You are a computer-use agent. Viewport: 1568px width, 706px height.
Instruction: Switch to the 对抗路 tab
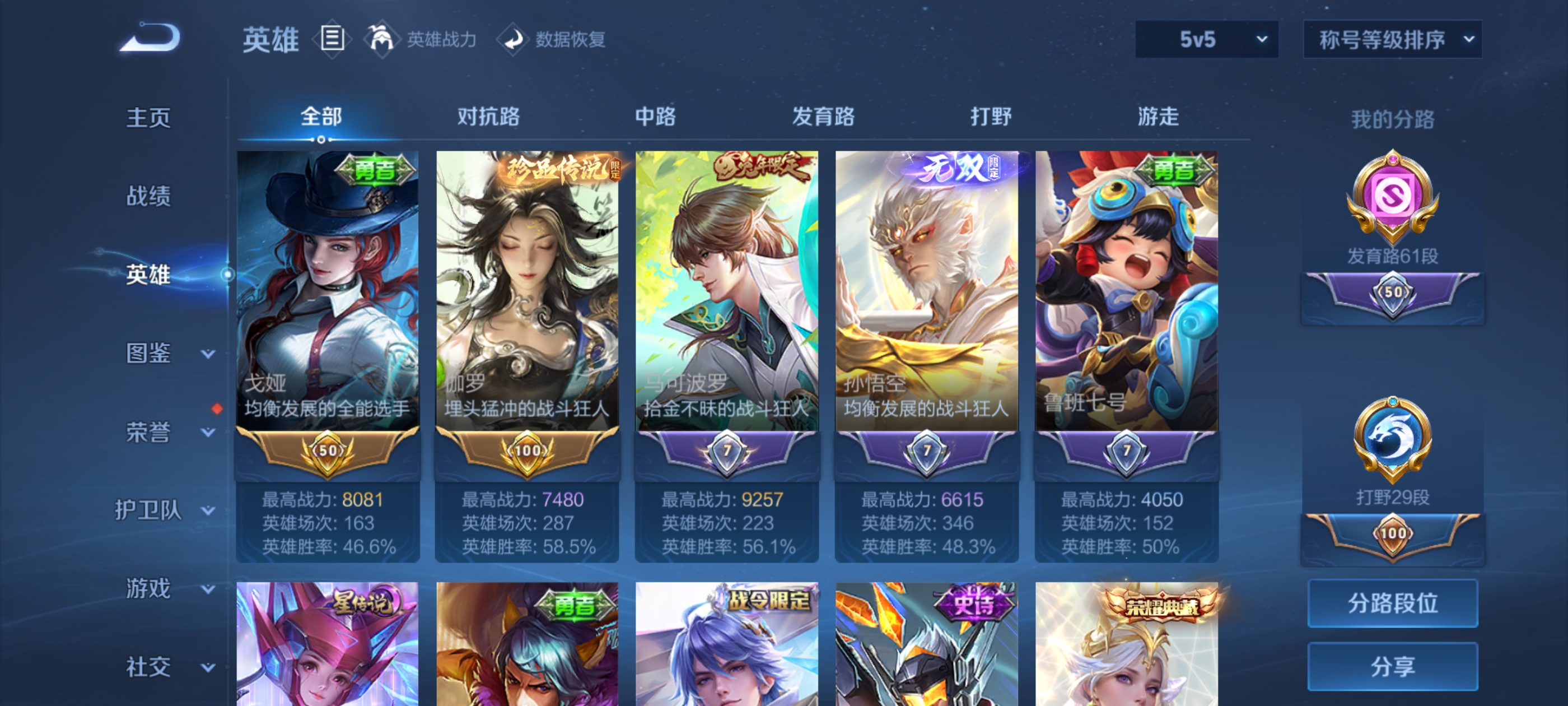489,118
